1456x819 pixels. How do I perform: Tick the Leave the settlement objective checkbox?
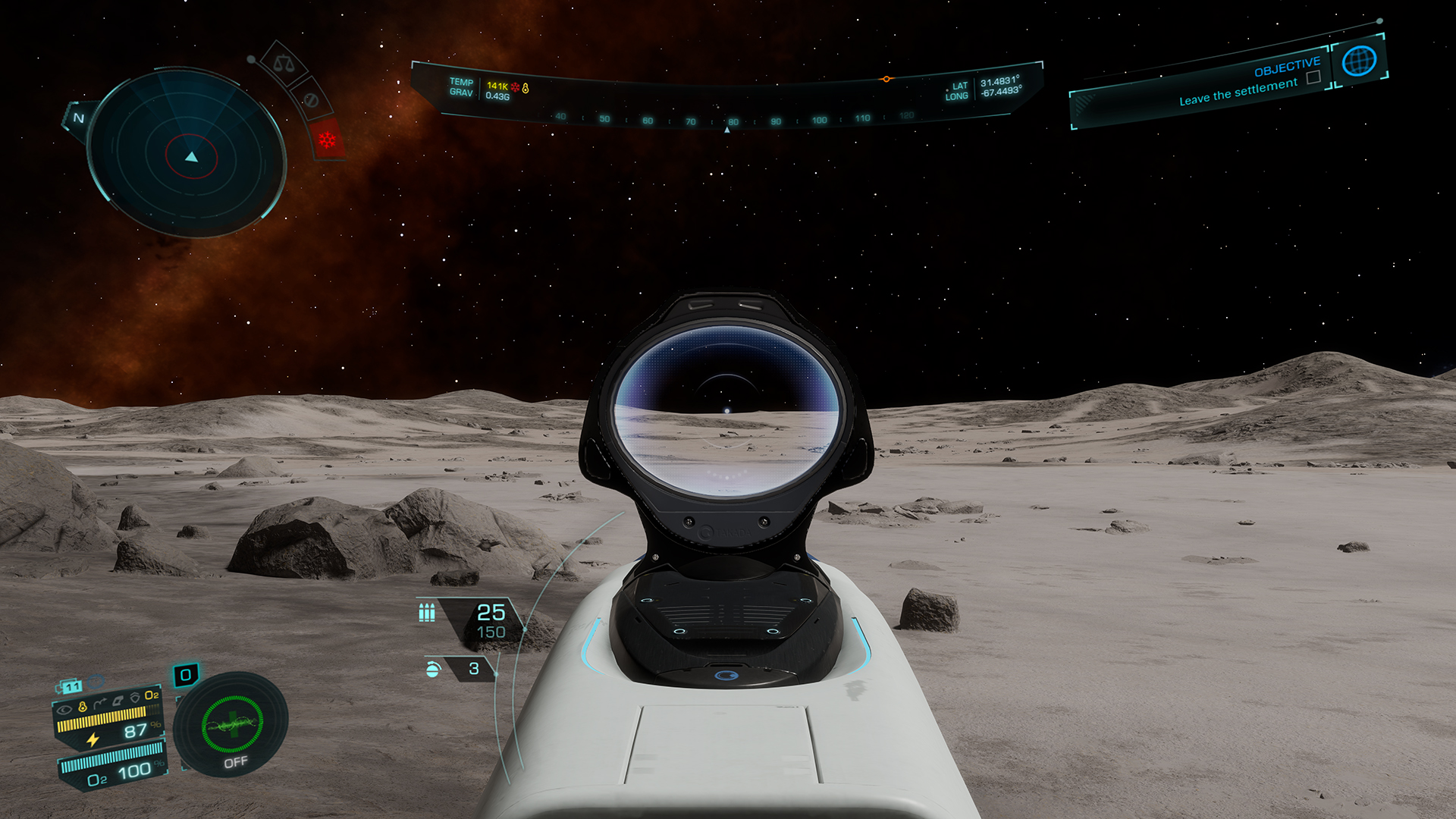(1313, 77)
